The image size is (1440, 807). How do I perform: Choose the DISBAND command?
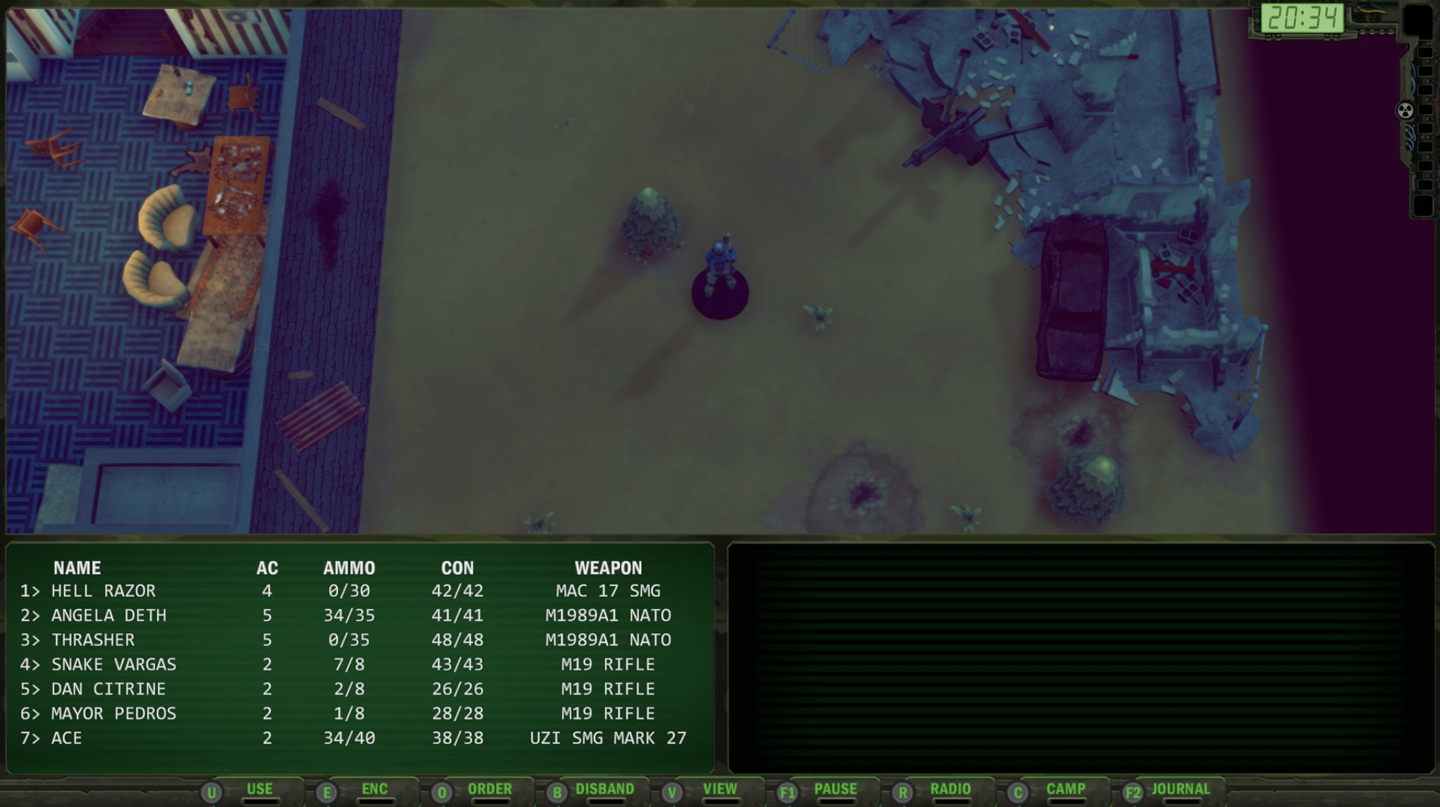(604, 790)
